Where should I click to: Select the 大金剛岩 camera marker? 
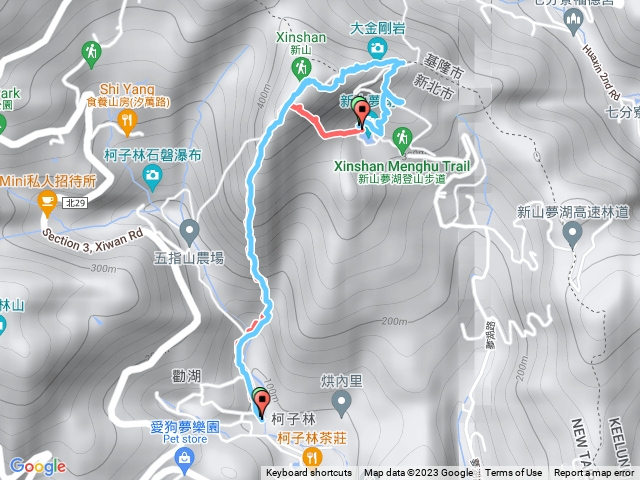coord(376,48)
